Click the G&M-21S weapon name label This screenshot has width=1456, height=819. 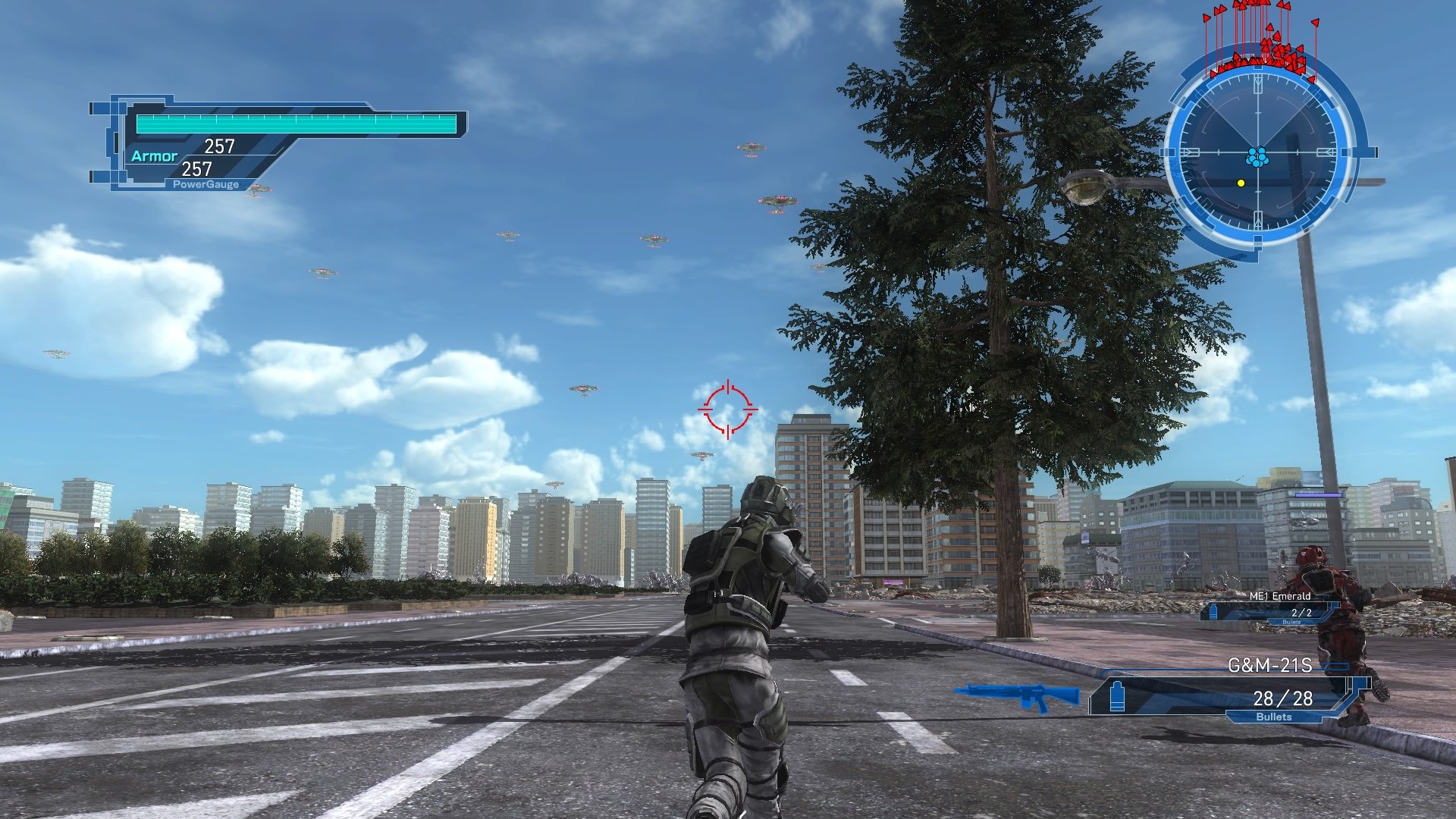point(1271,664)
